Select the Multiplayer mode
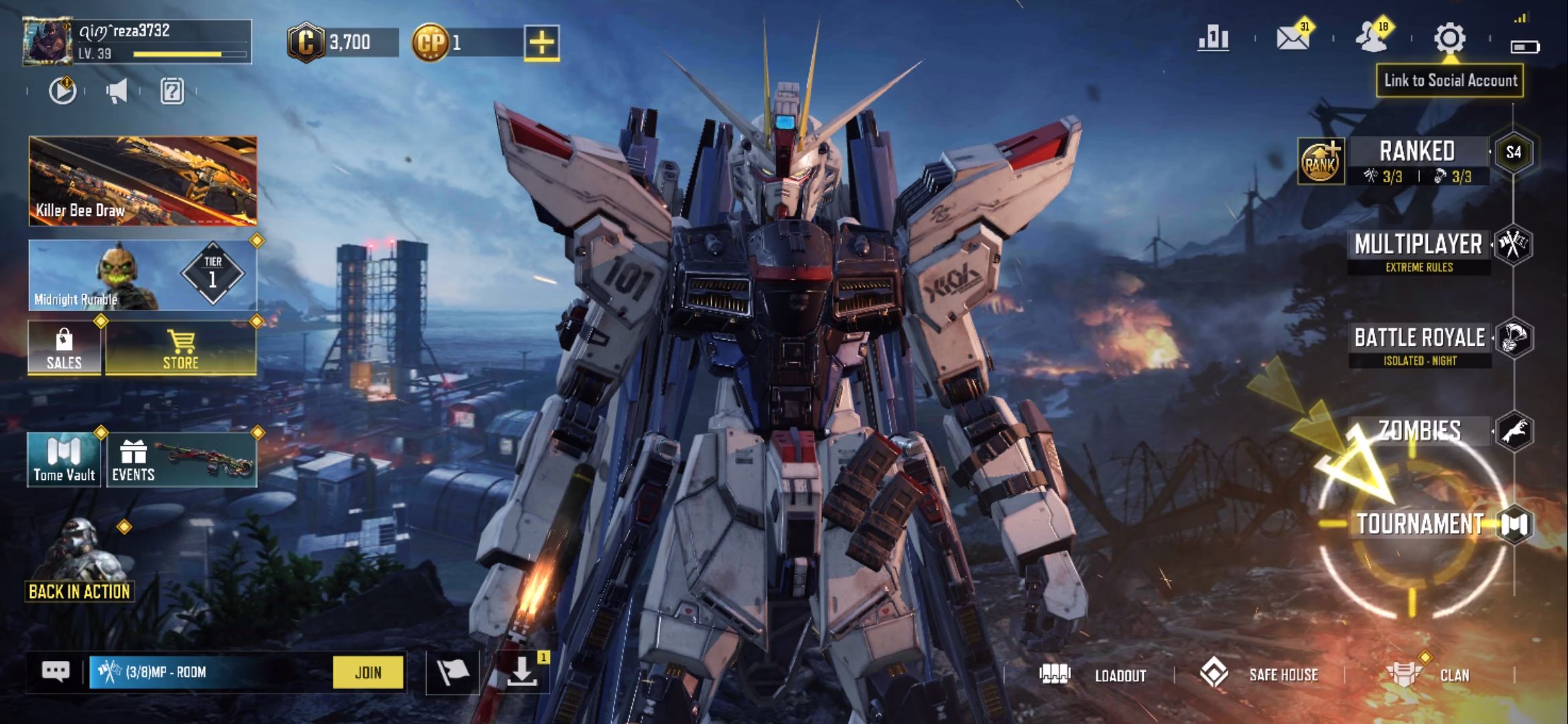 pyautogui.click(x=1418, y=245)
